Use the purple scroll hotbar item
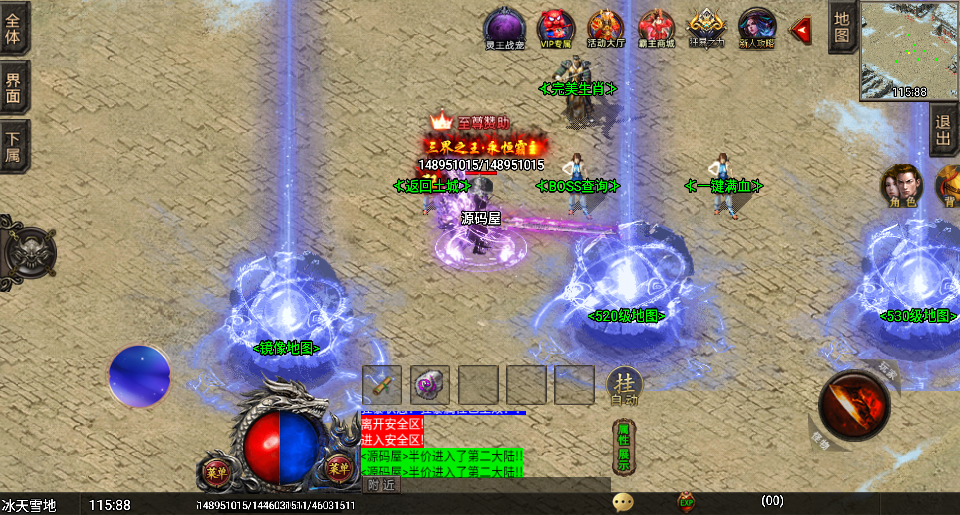Image resolution: width=960 pixels, height=515 pixels. (x=430, y=385)
